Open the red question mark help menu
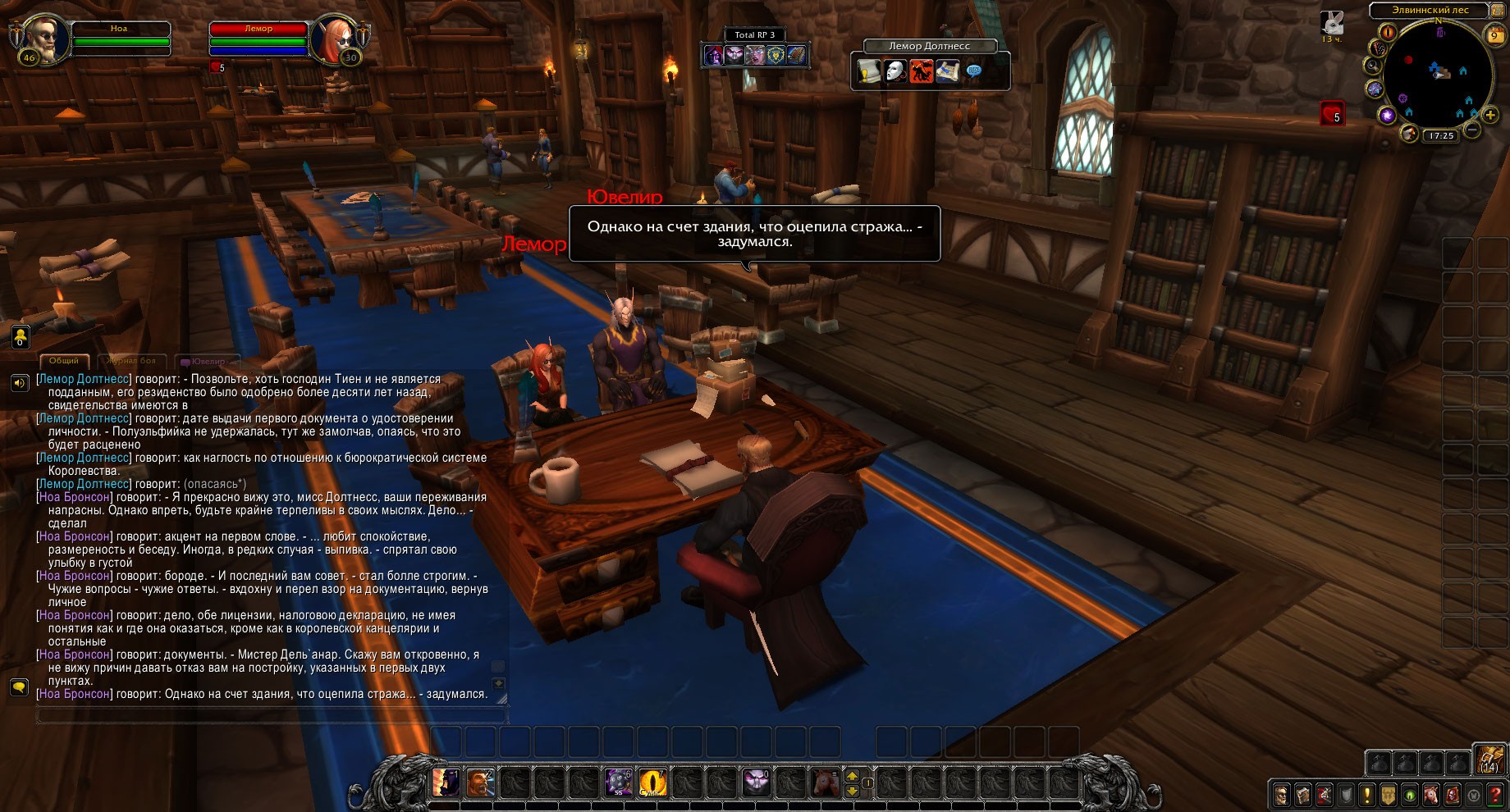Screen dimensions: 1510x812 [1496, 794]
